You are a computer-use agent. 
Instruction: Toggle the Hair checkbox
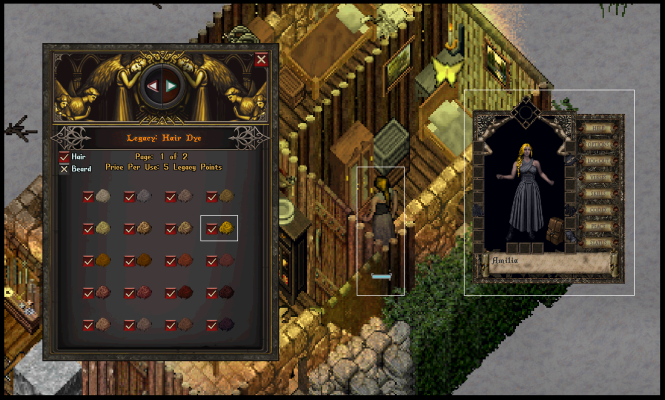[64, 157]
